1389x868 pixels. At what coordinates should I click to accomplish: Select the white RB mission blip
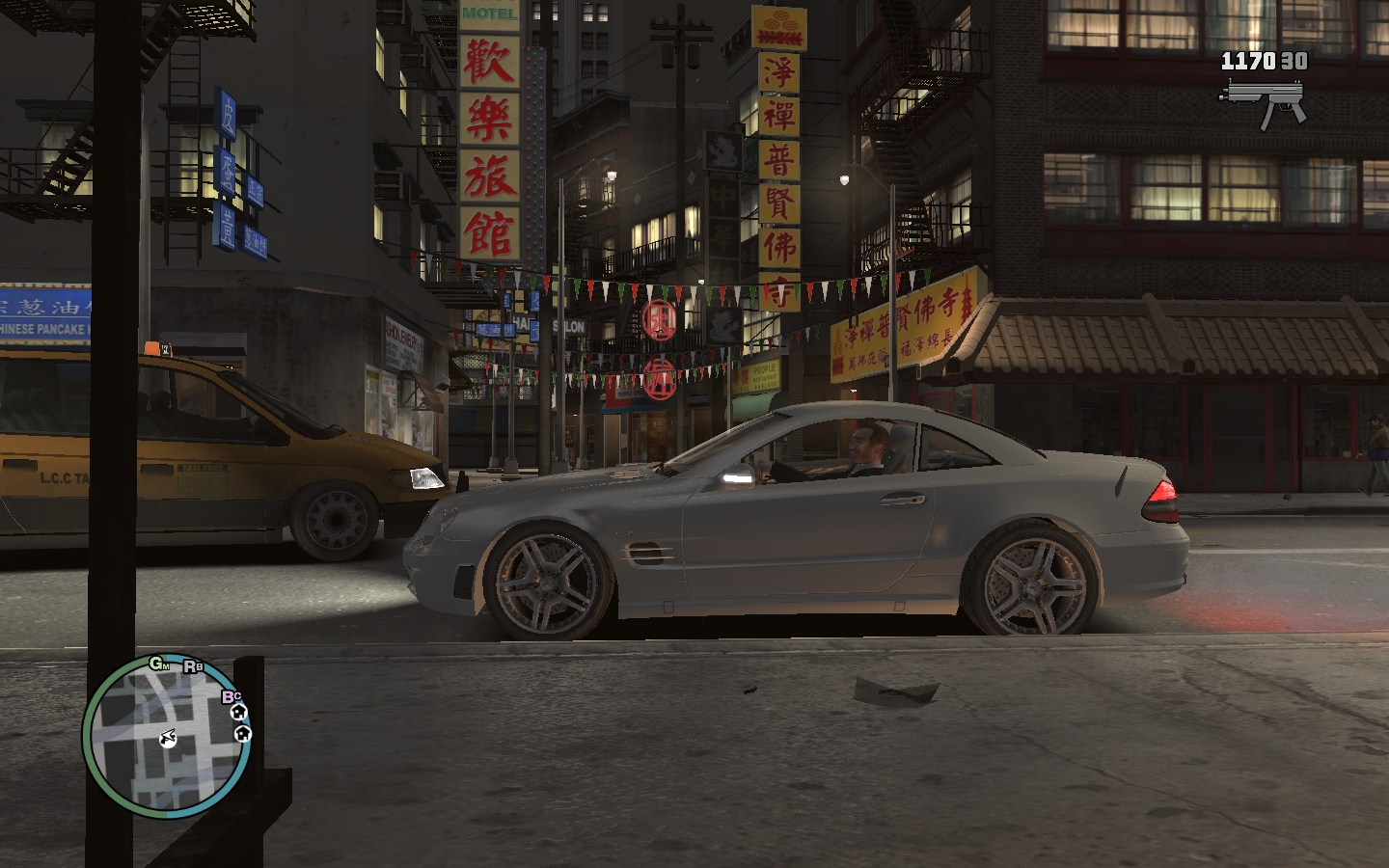193,666
